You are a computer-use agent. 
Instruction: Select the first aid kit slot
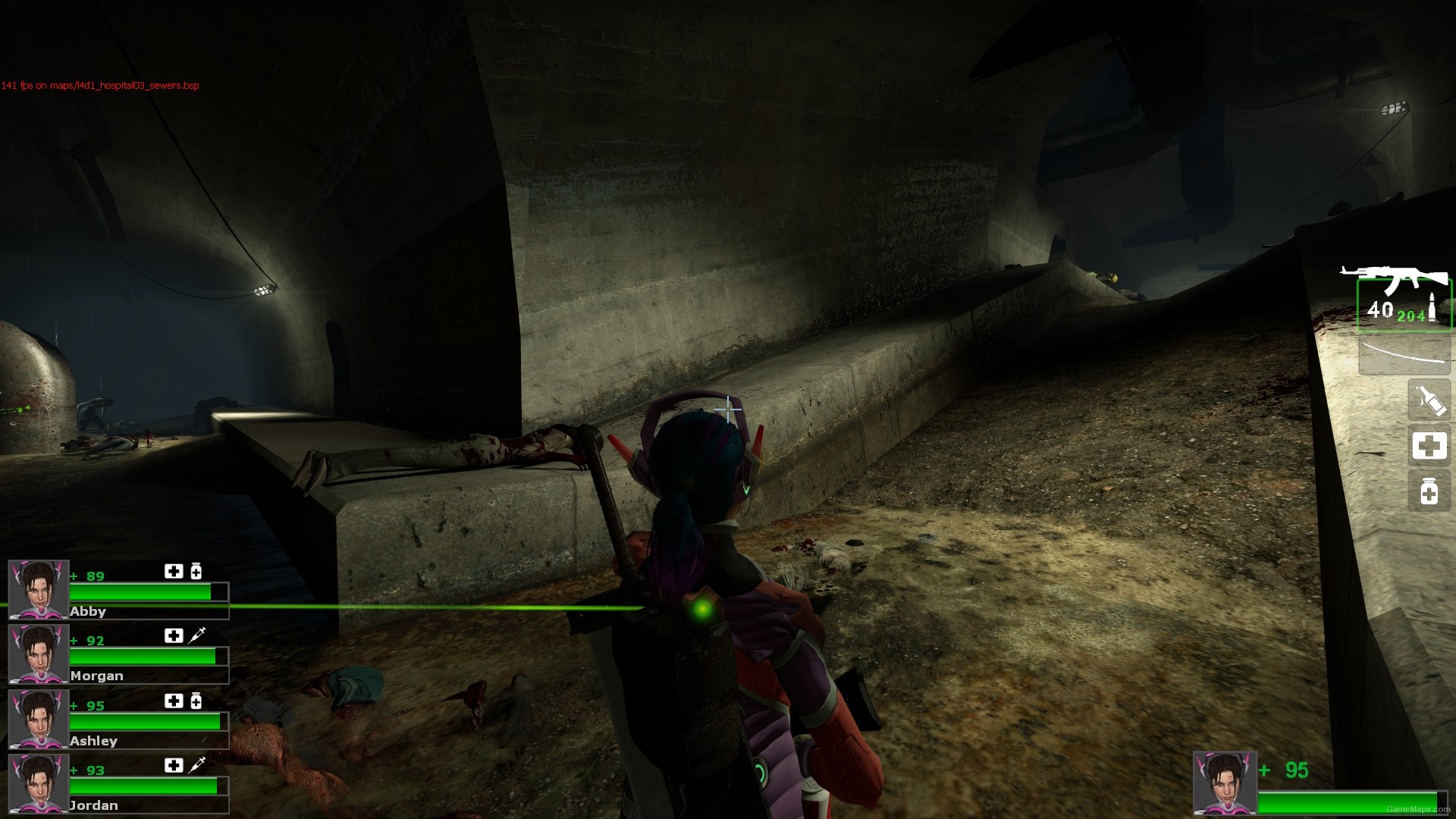[x=1429, y=446]
